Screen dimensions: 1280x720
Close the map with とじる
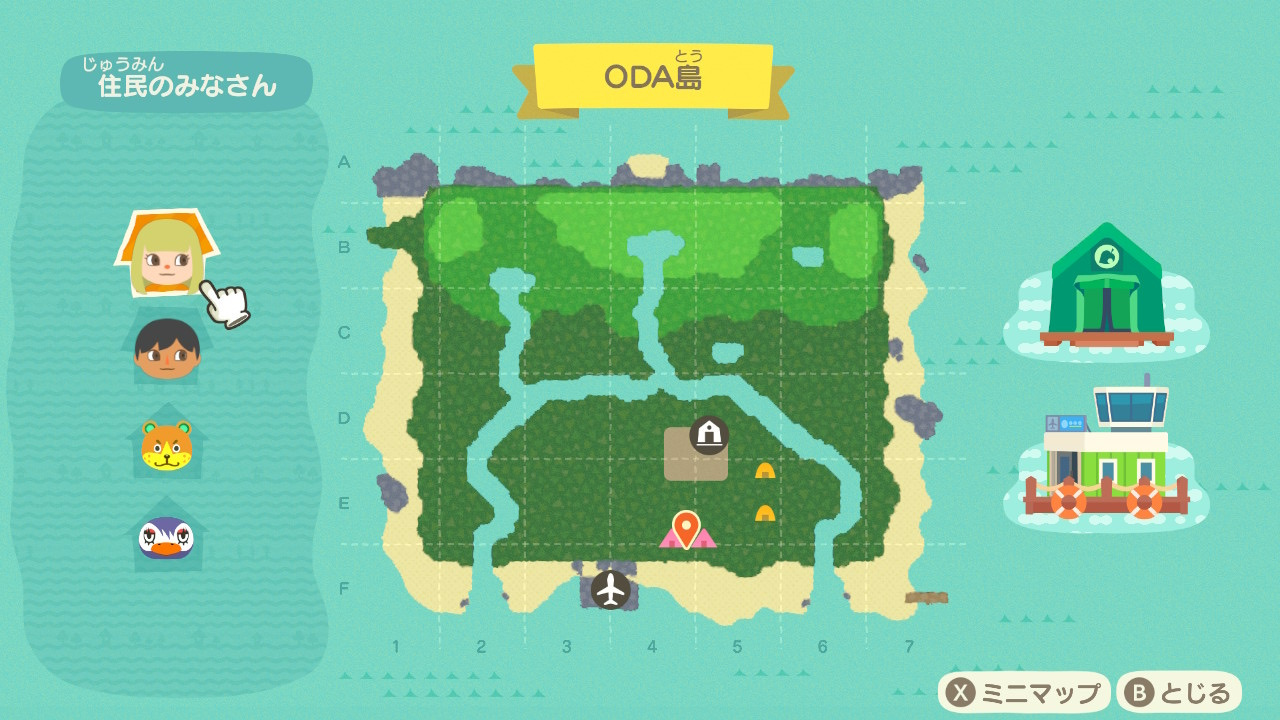point(1179,692)
